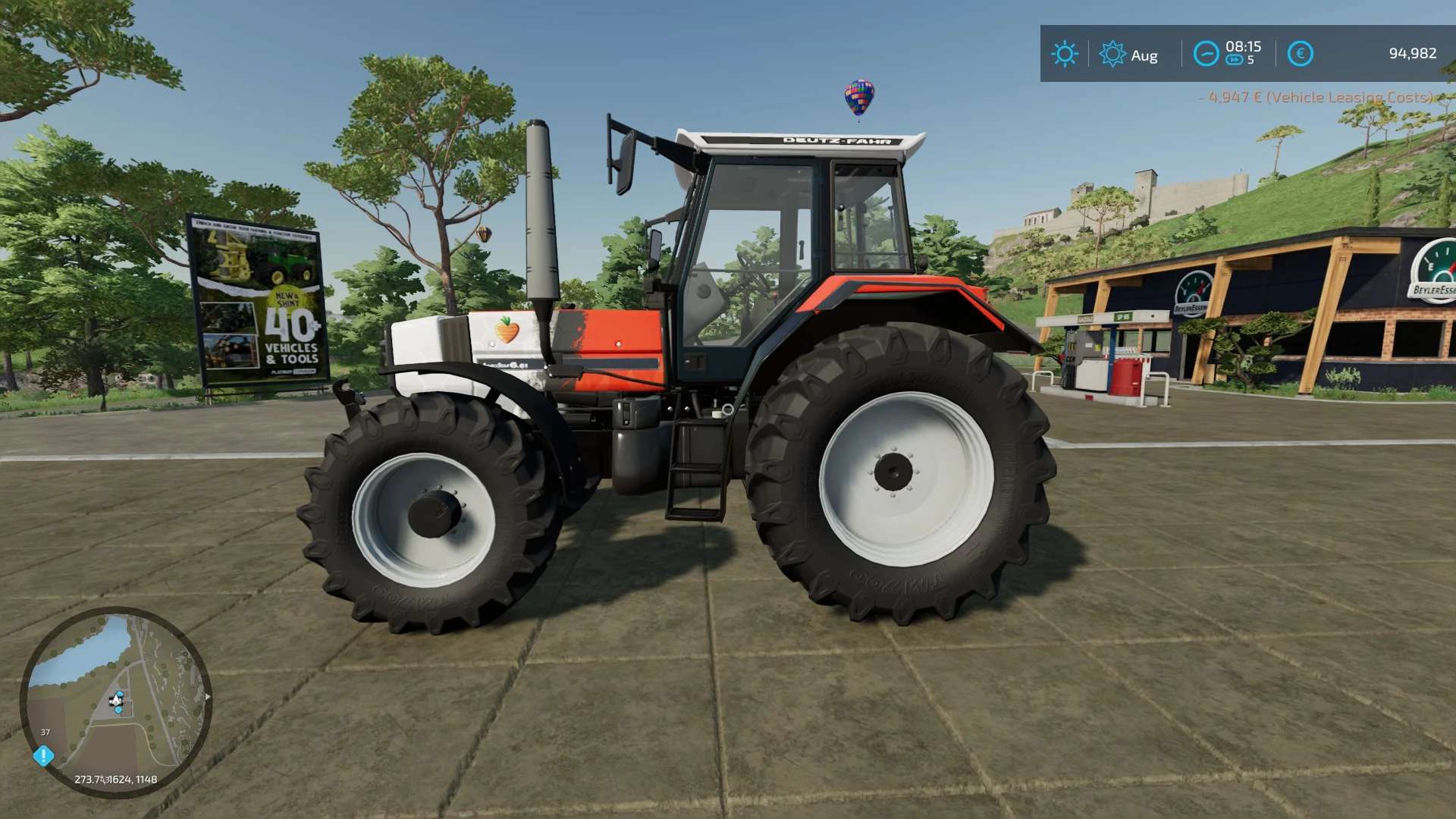This screenshot has width=1456, height=819.
Task: Expand the minimap using its right-edge arrow
Action: point(208,696)
